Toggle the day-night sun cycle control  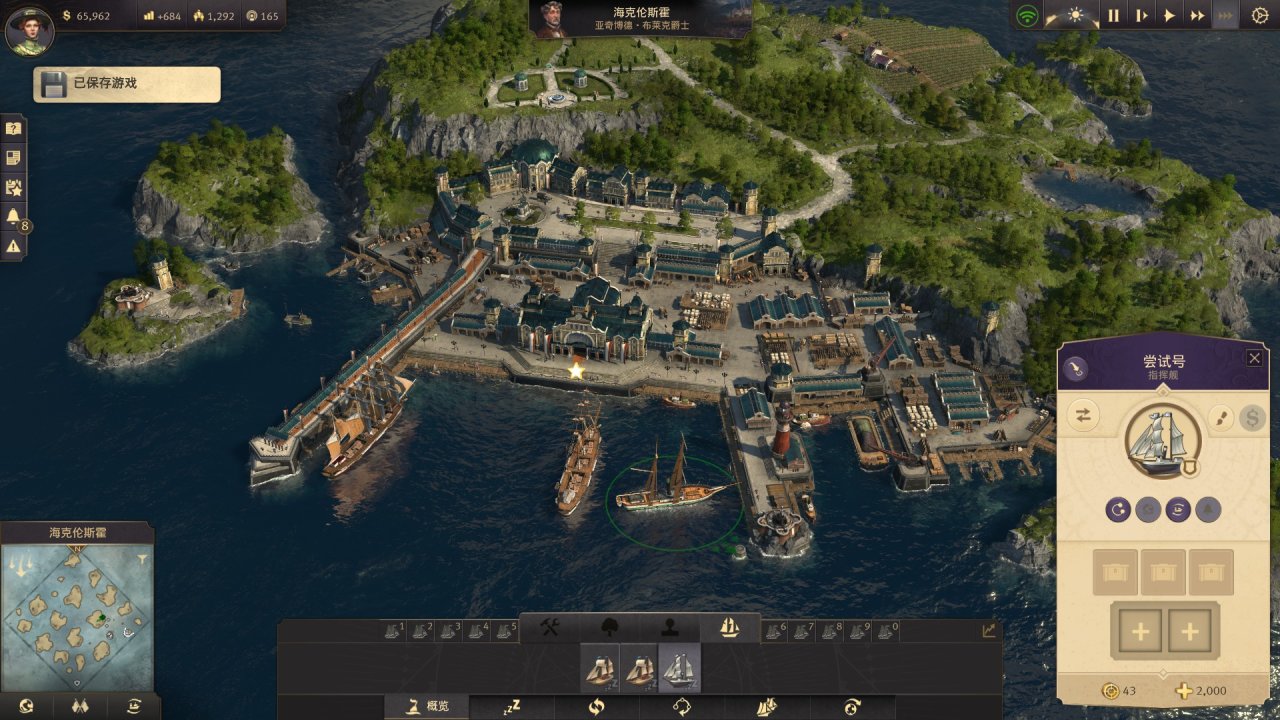pos(1075,15)
